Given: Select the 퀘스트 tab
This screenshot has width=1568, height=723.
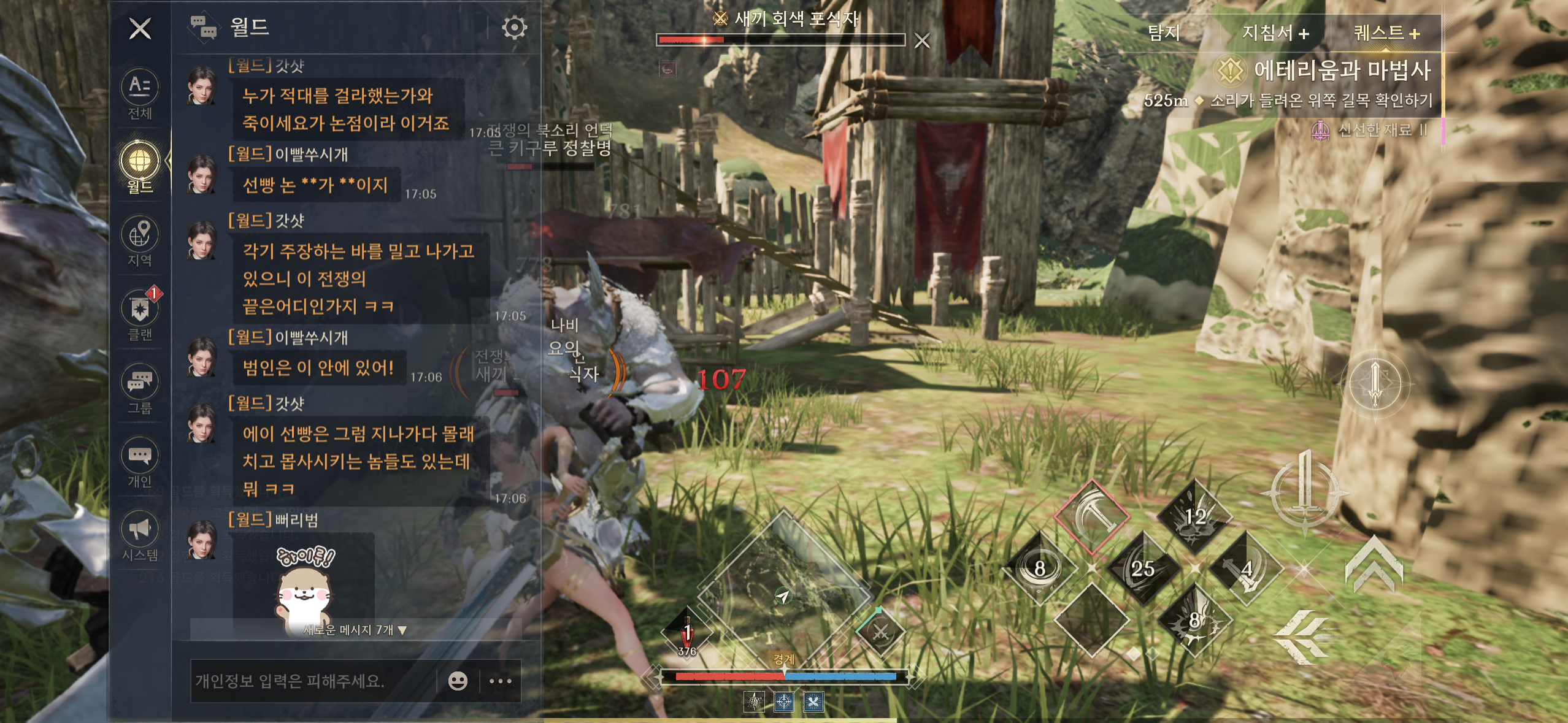Looking at the screenshot, I should coord(1386,33).
